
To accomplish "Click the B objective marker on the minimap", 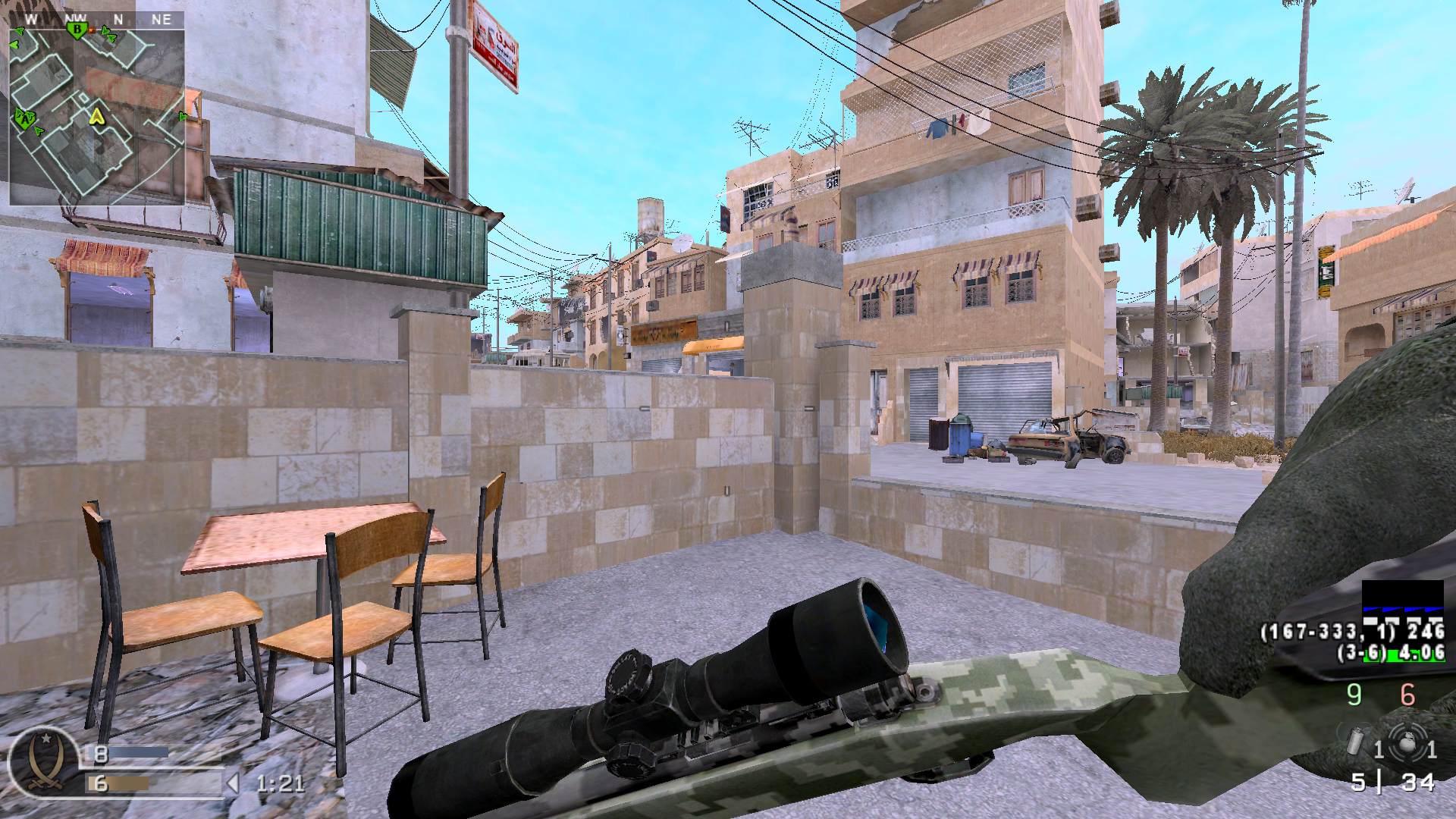I will tap(76, 30).
